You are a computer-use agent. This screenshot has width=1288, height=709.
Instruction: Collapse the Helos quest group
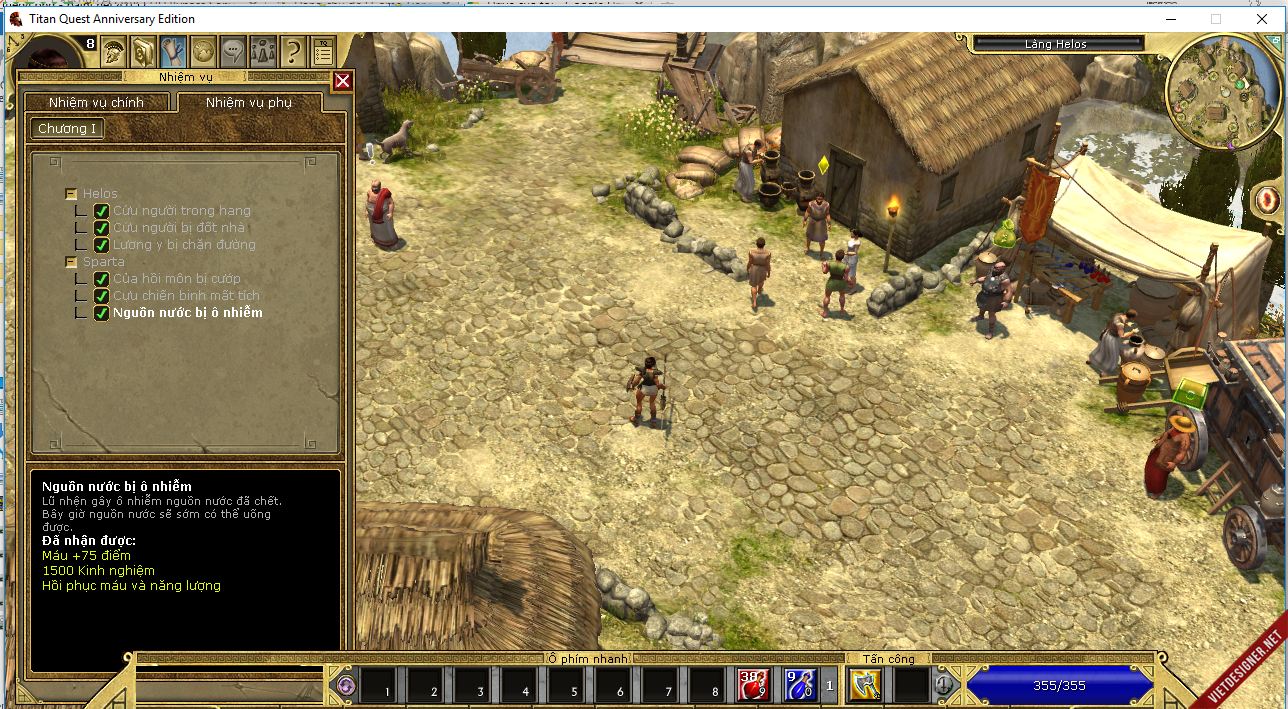(71, 194)
